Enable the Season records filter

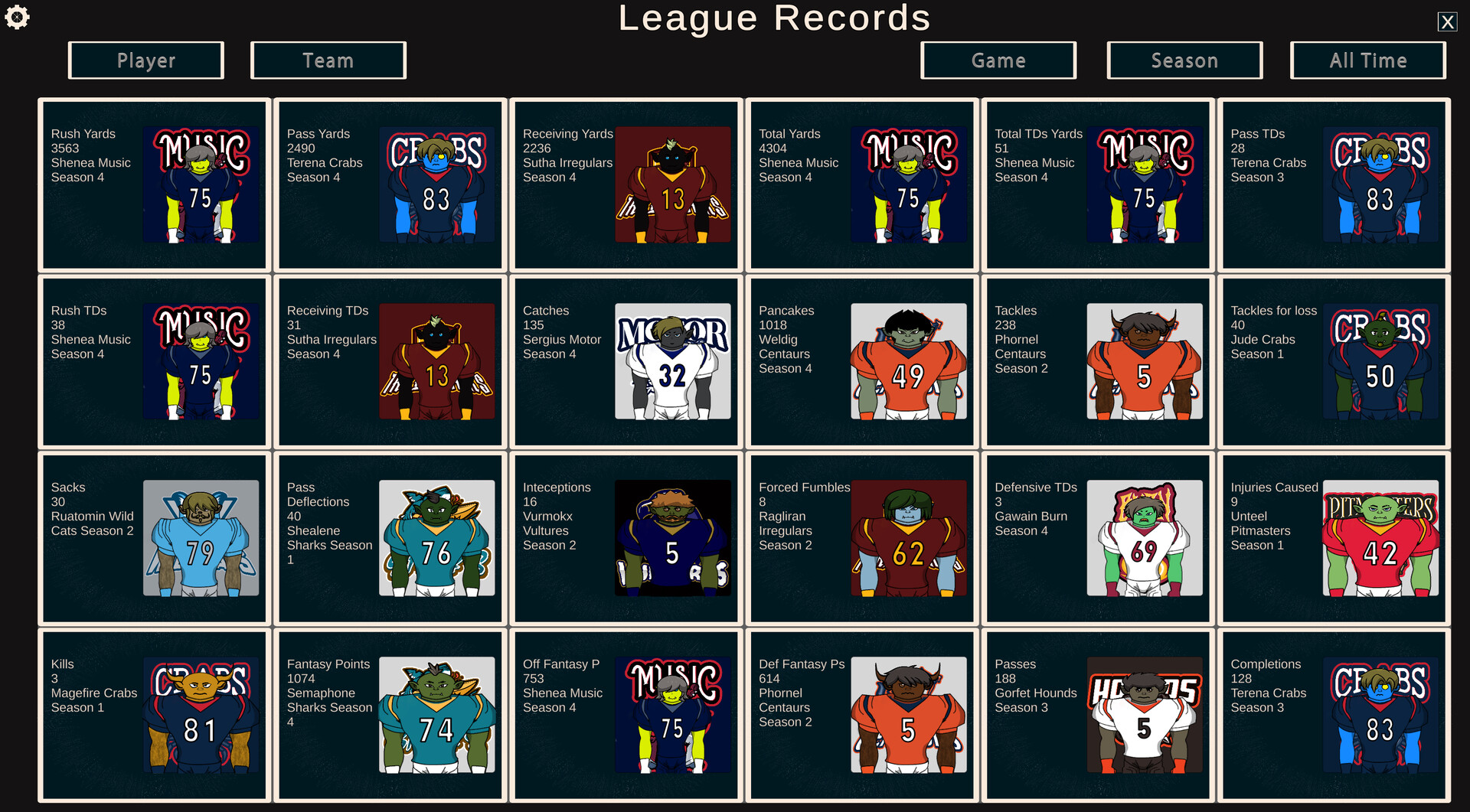pyautogui.click(x=1184, y=60)
